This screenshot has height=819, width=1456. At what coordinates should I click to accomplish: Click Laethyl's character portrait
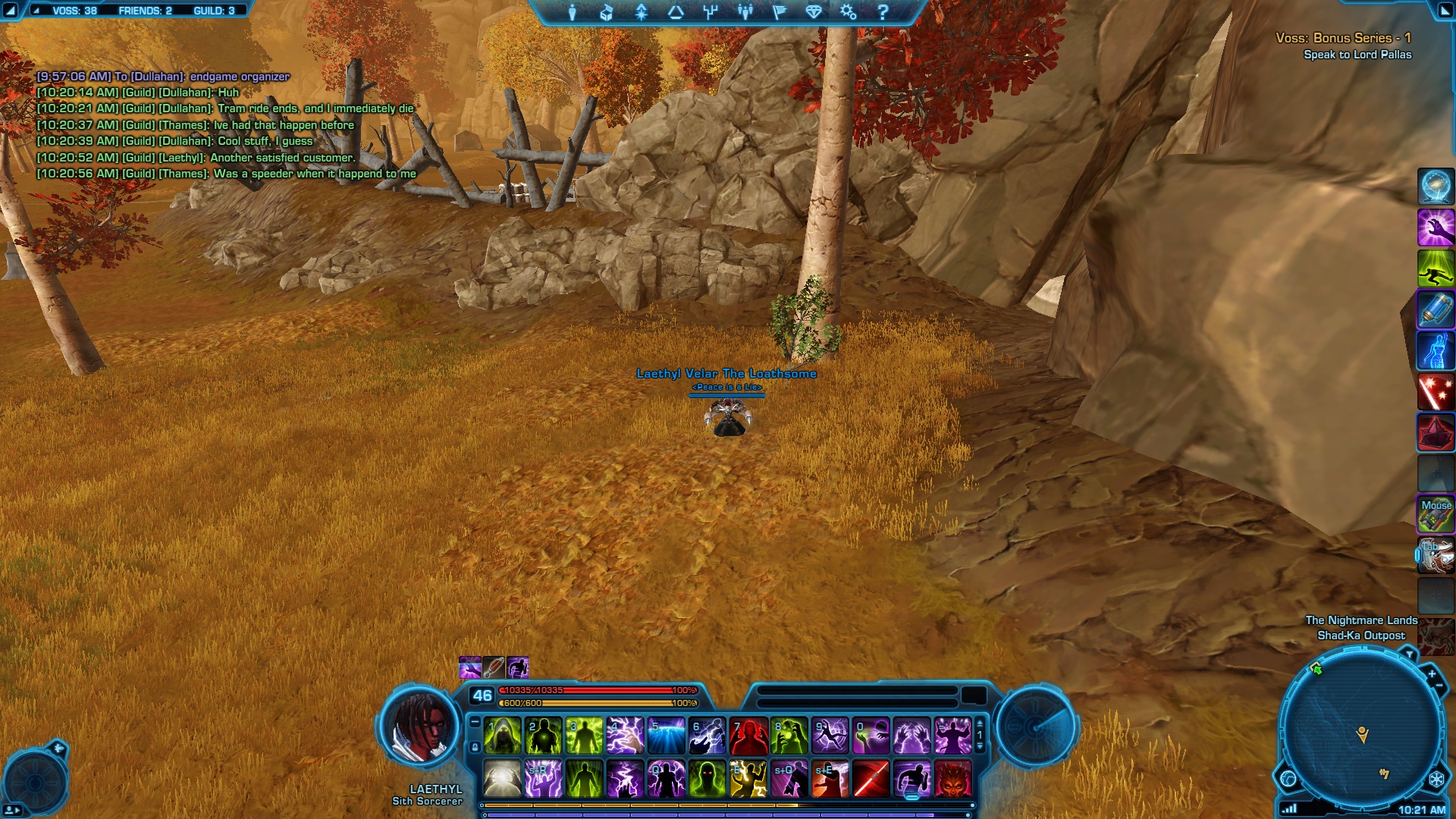[419, 726]
